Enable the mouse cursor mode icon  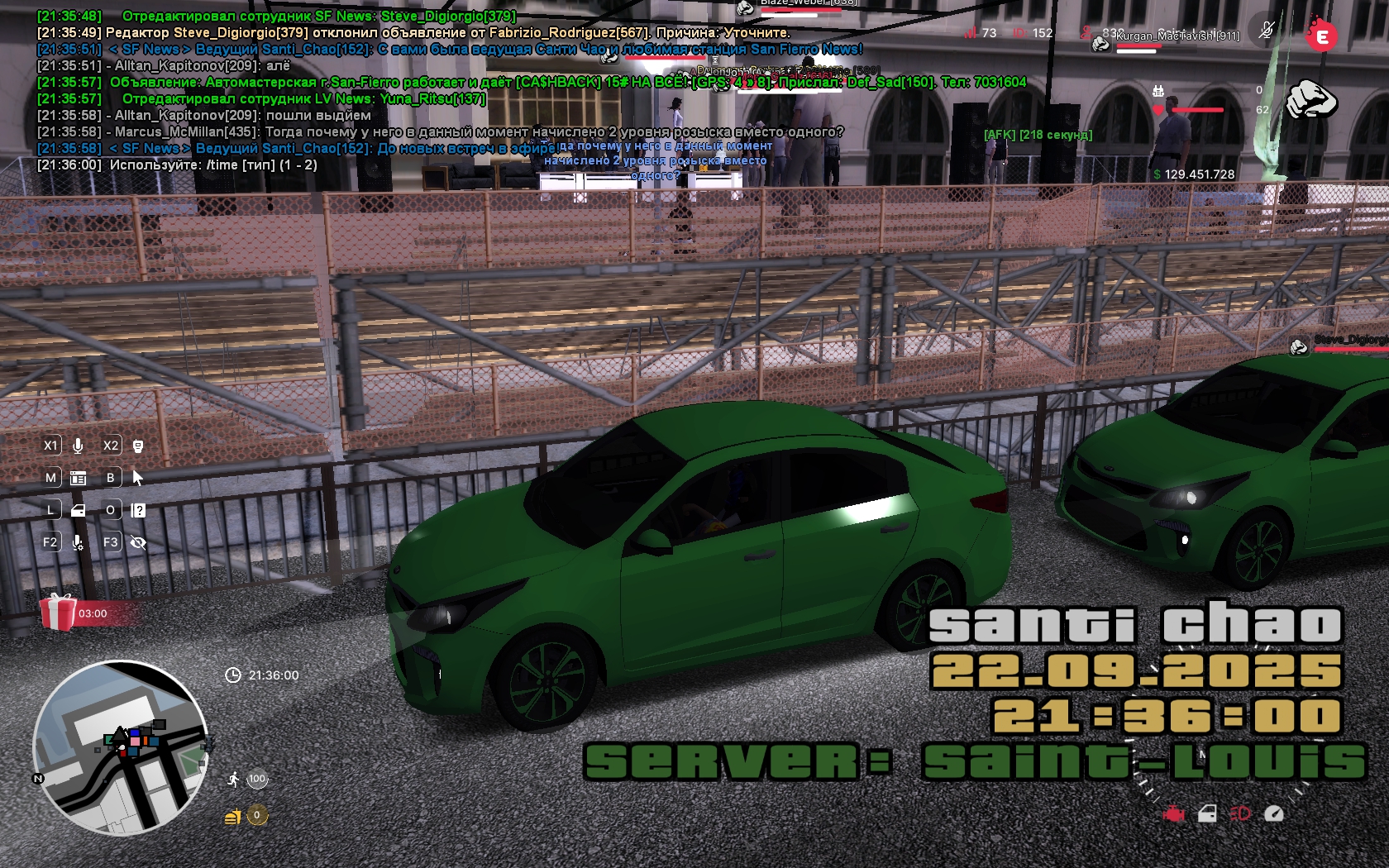138,478
